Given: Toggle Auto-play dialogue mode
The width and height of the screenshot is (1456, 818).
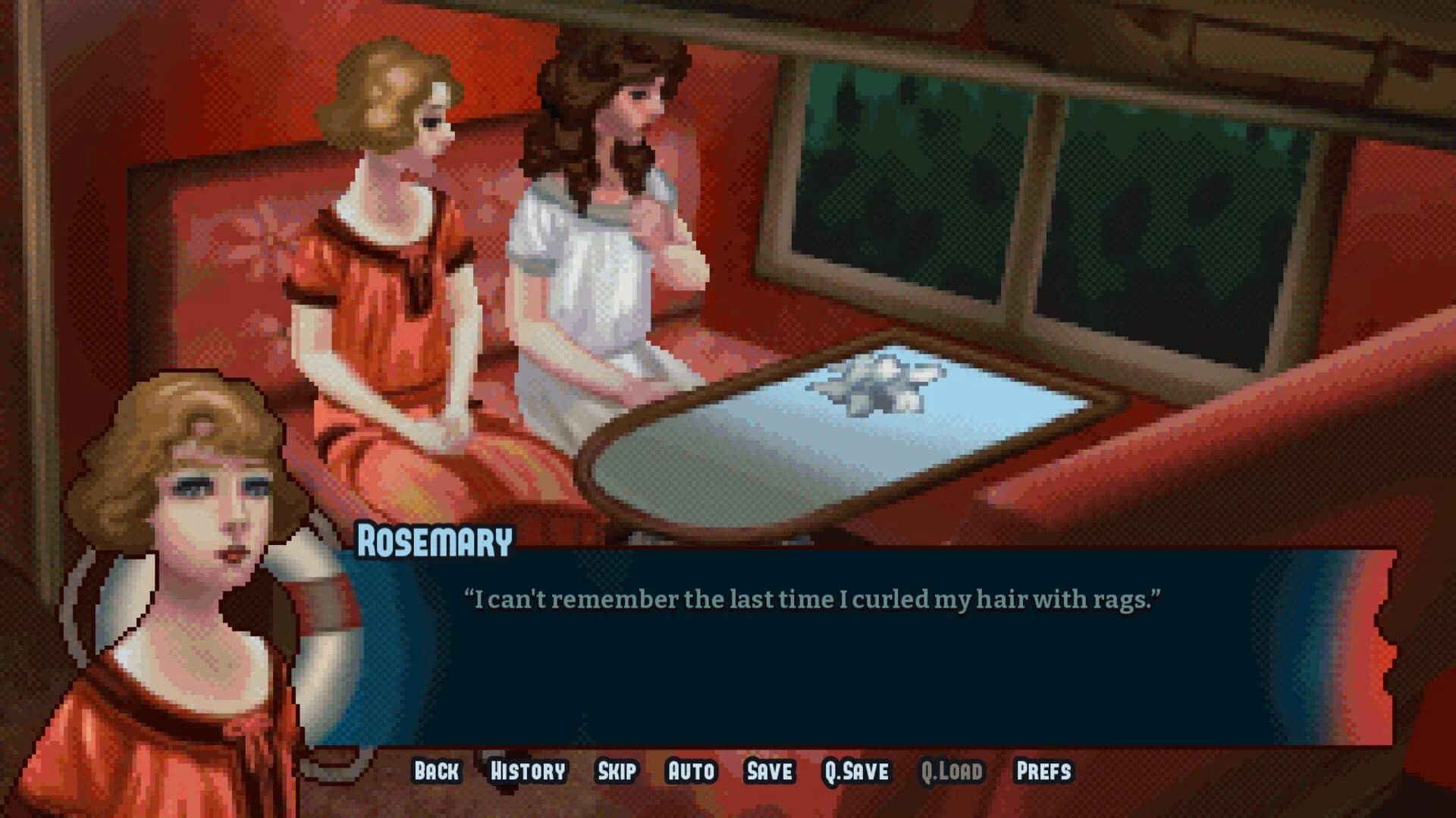Looking at the screenshot, I should point(689,772).
